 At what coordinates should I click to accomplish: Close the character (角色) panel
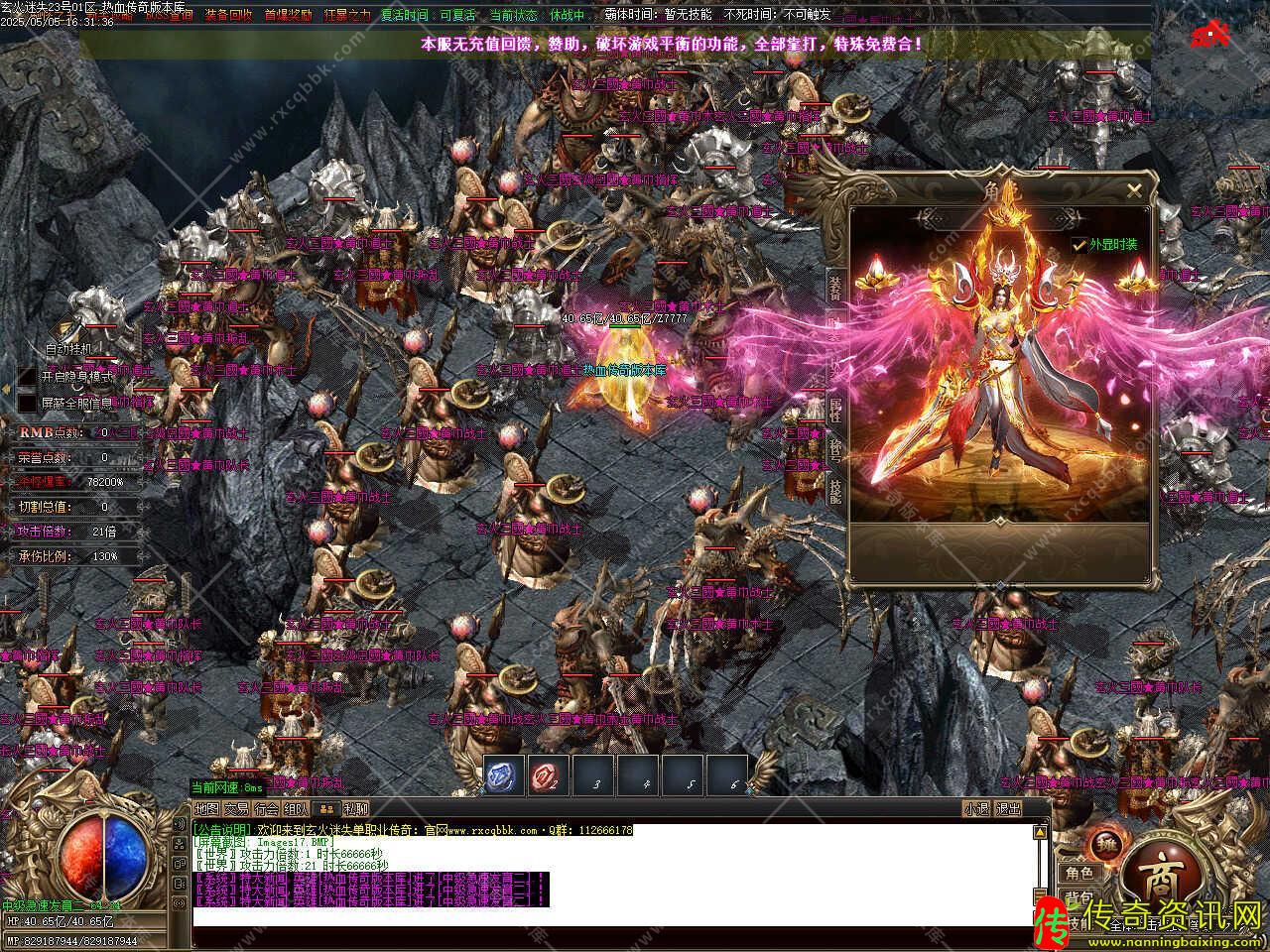coord(1134,190)
